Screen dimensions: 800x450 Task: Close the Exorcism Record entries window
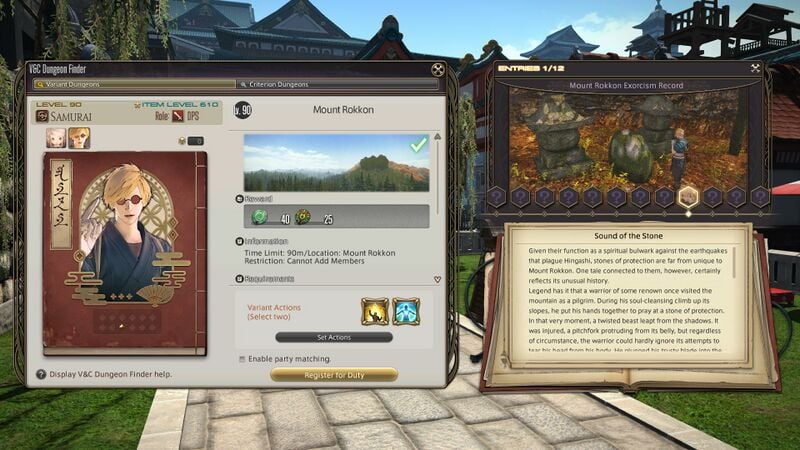pos(753,70)
